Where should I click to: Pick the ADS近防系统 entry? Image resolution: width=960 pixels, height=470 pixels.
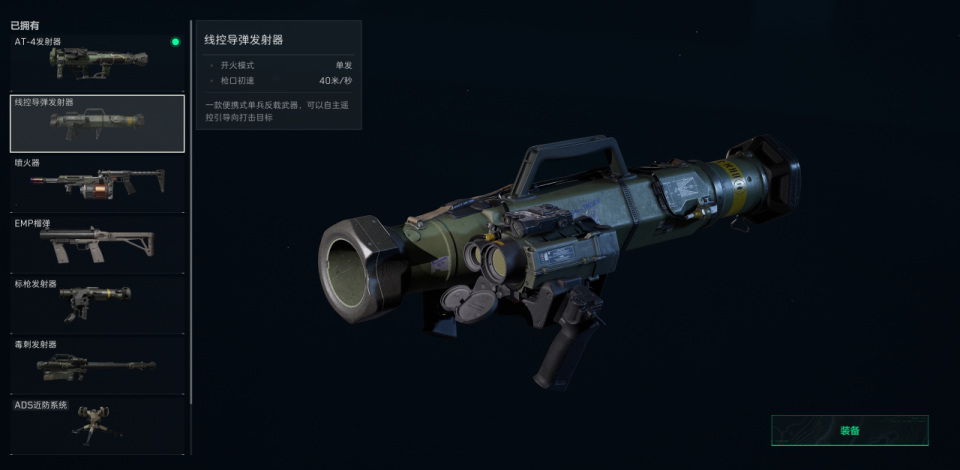pyautogui.click(x=96, y=424)
